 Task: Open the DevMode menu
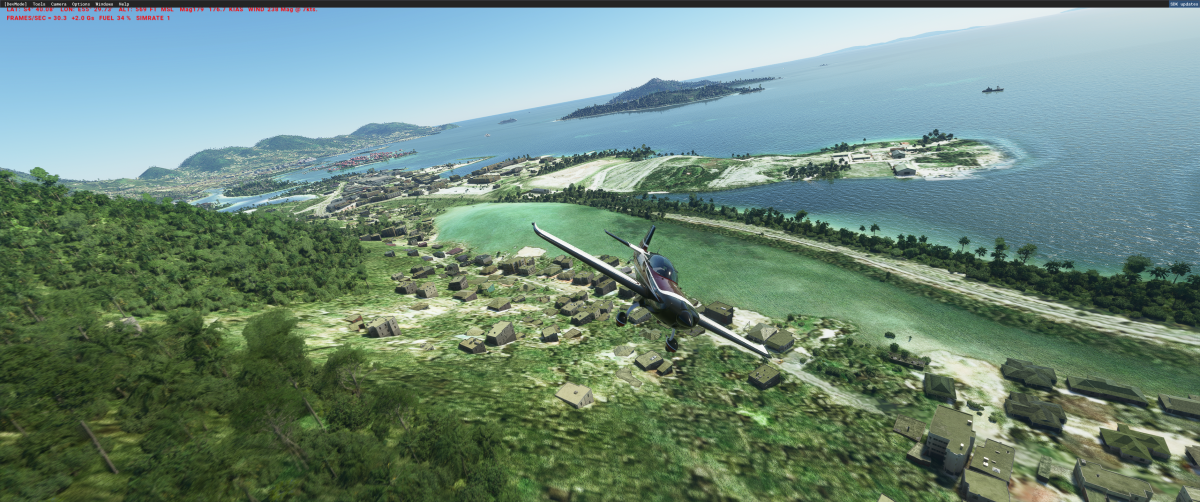[x=15, y=4]
